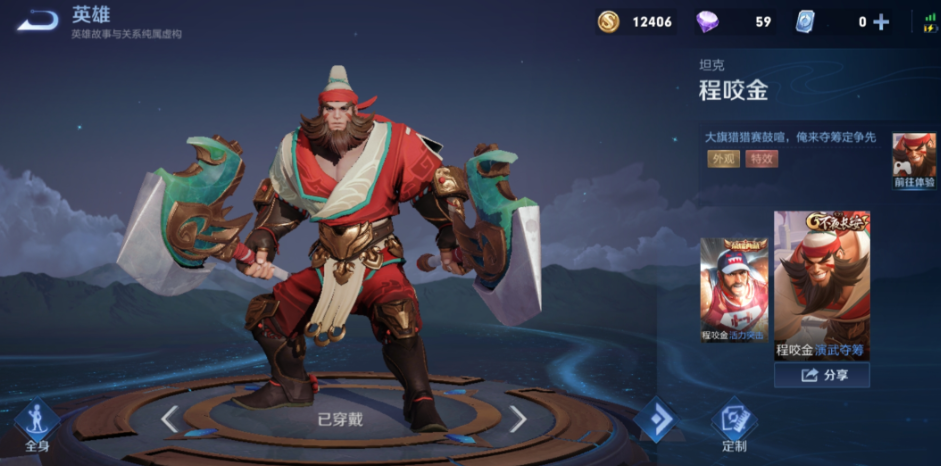Switch to the next skin with right arrow
The image size is (941, 466).
(x=517, y=418)
